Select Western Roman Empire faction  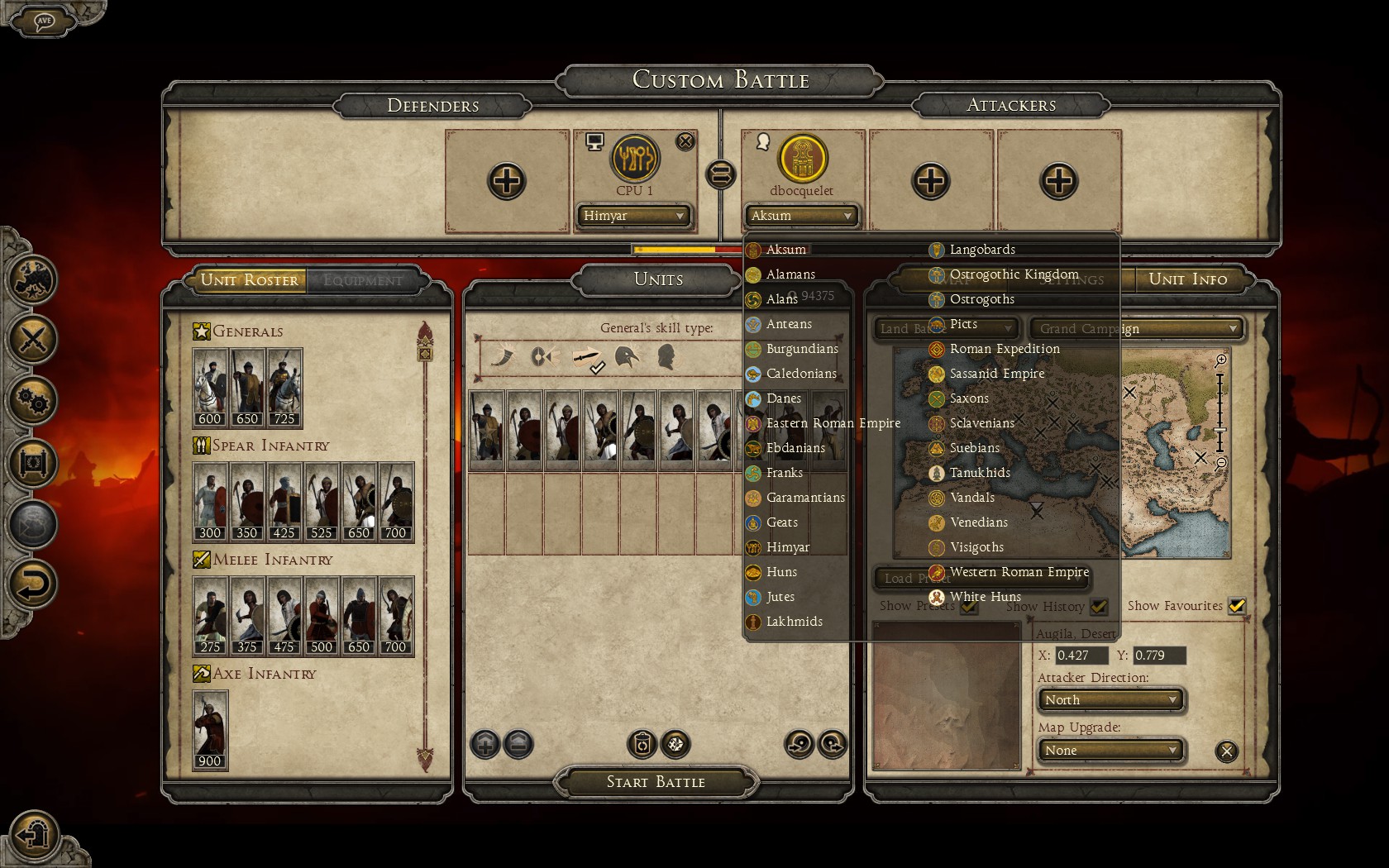point(1019,572)
